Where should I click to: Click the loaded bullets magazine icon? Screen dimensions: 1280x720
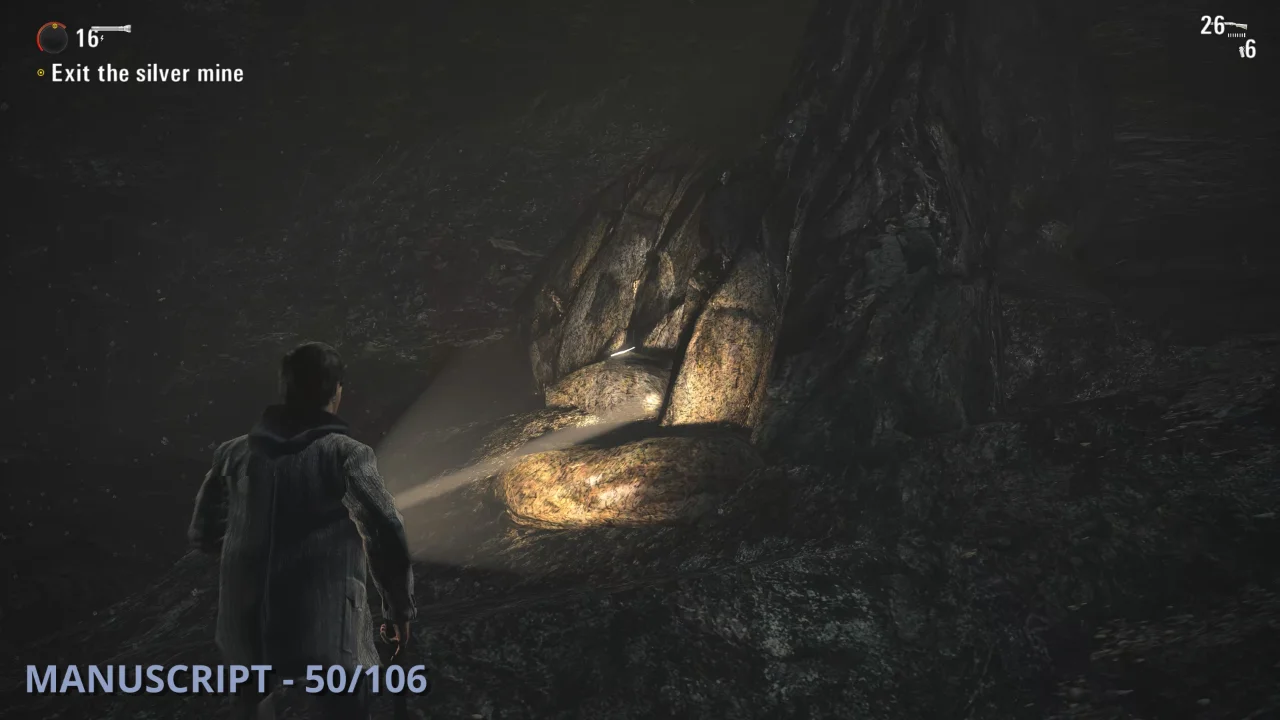tap(1237, 36)
